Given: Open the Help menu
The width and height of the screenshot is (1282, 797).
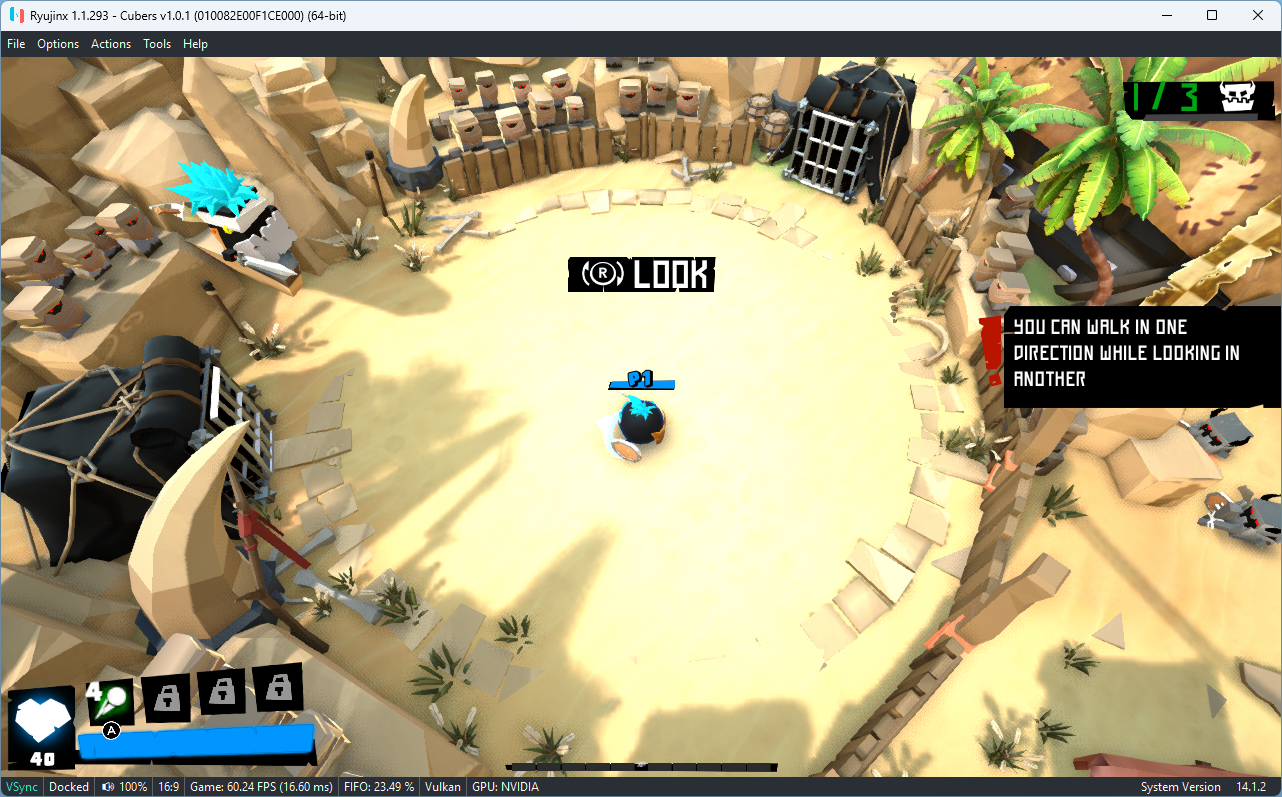Looking at the screenshot, I should click(x=195, y=43).
